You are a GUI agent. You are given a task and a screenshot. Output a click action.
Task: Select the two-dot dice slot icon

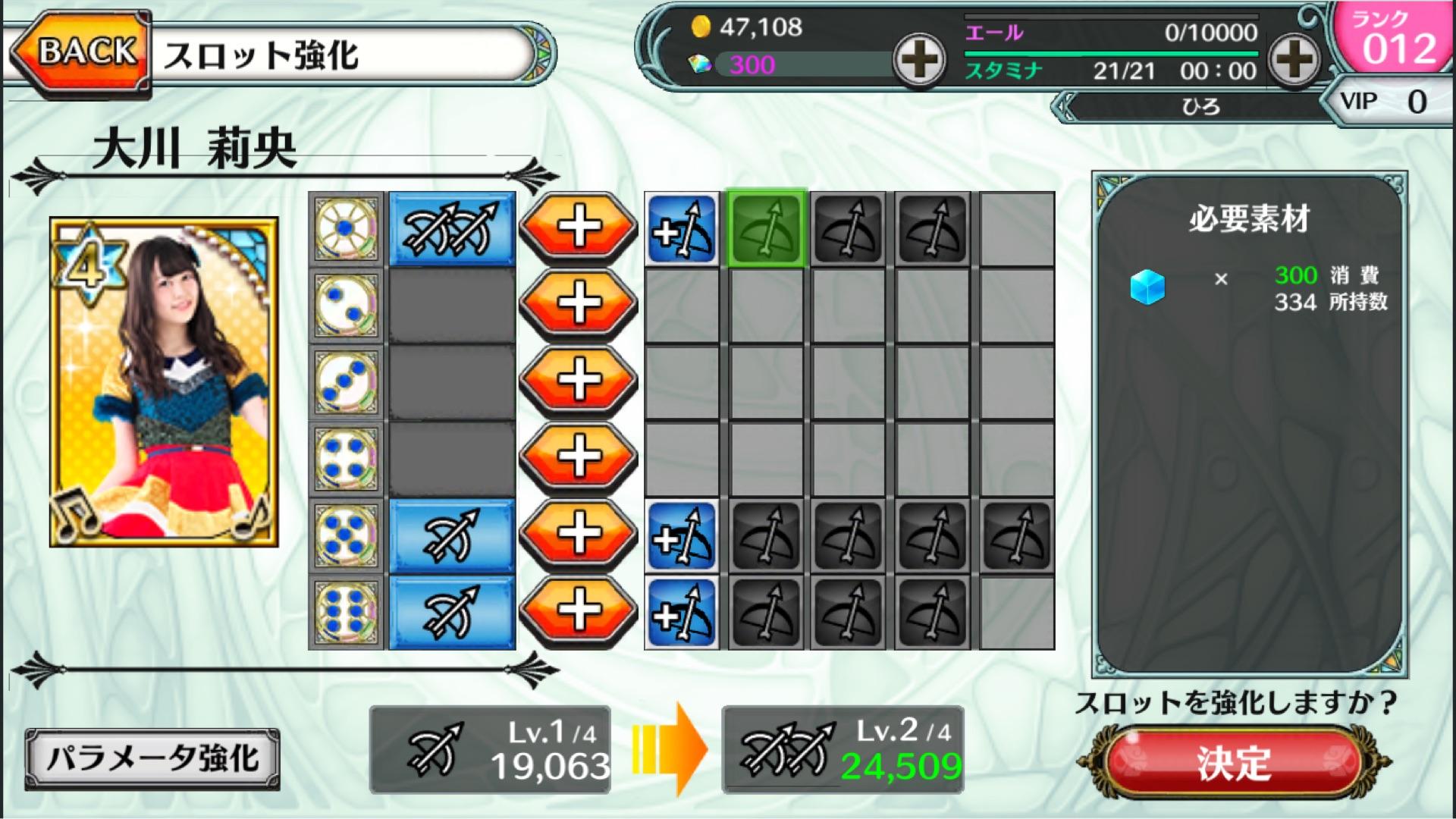[347, 305]
